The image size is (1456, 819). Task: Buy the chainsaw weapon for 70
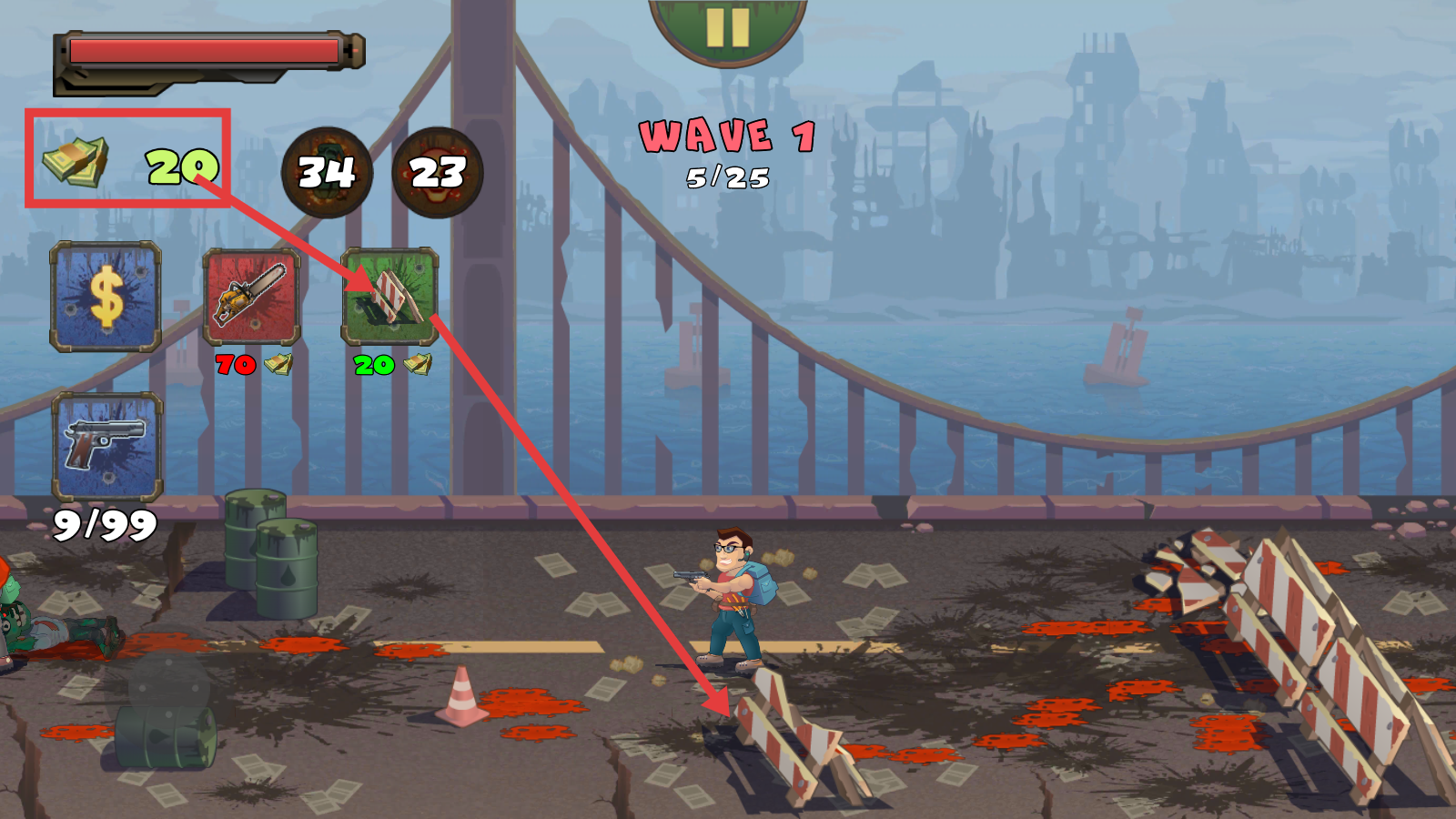[251, 297]
